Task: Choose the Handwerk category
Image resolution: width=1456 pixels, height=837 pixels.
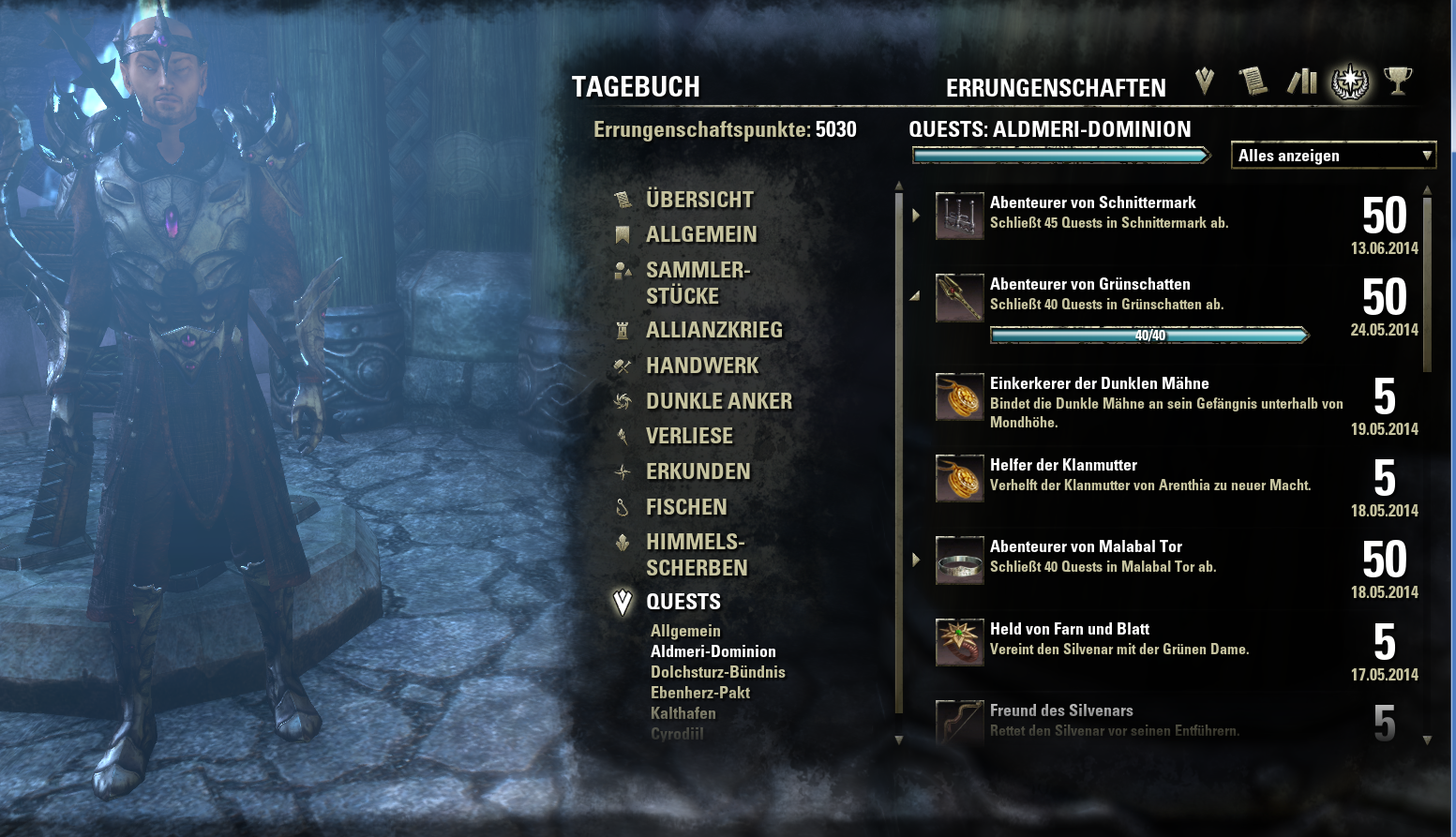Action: [x=701, y=366]
